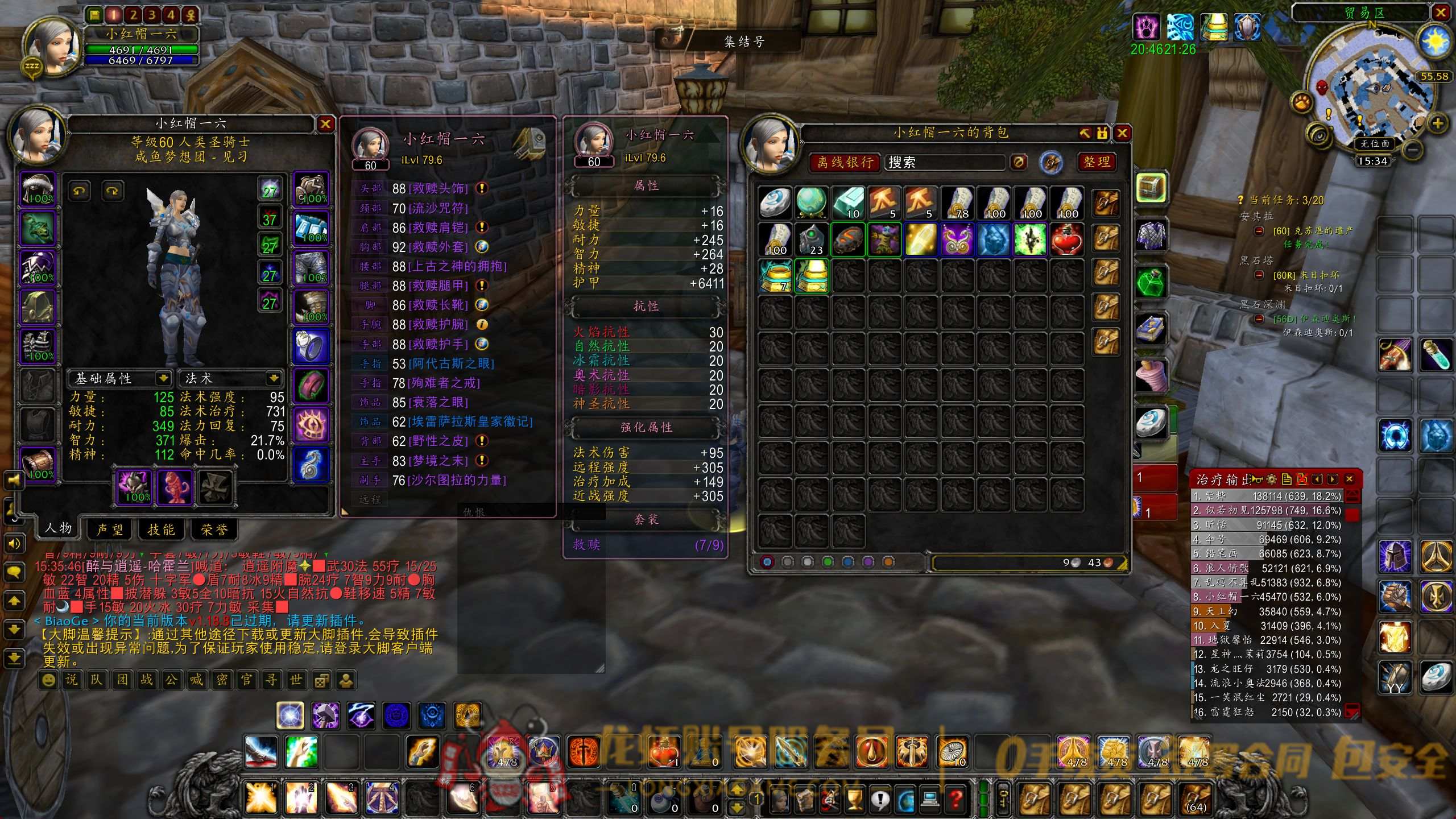Rotate character model left with arrow button

pos(79,191)
